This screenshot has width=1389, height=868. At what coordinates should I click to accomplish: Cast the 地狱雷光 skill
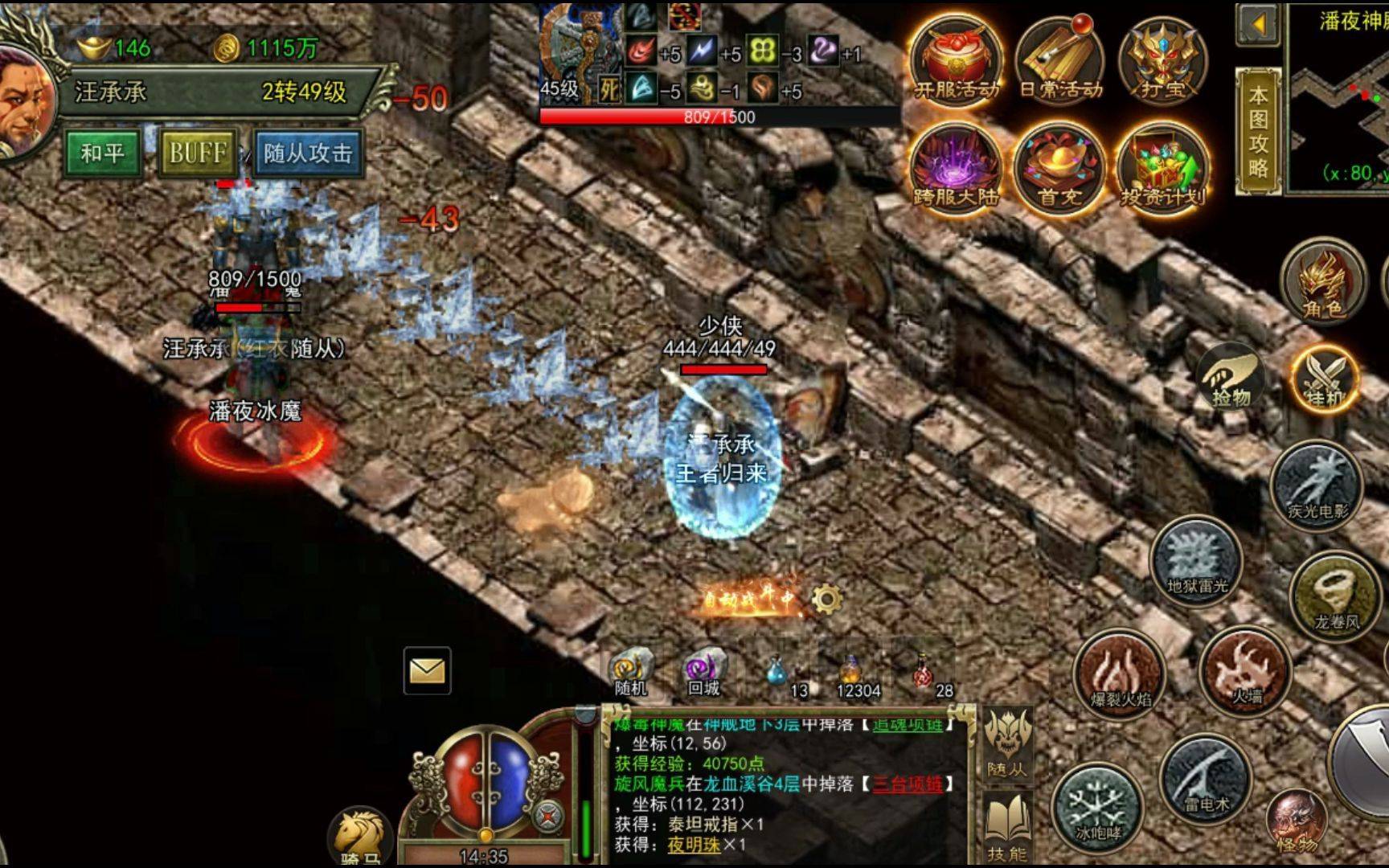(x=1197, y=560)
